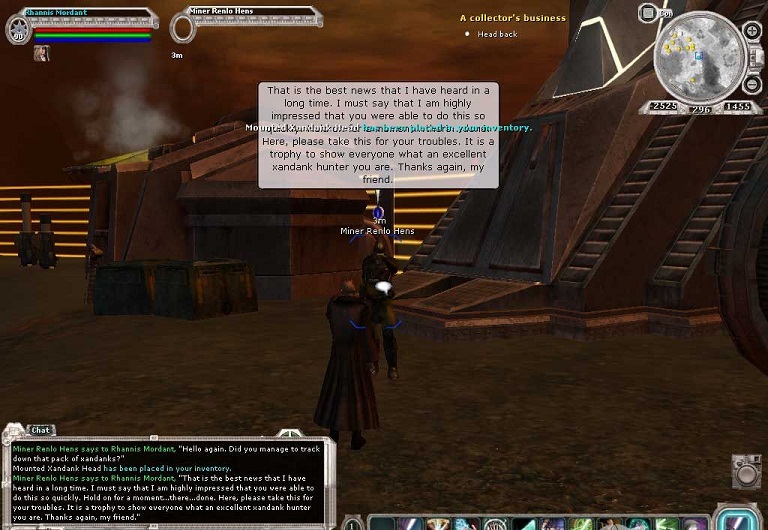This screenshot has width=768, height=530.
Task: Activate the large lightsaber default attack button
Action: coord(740,519)
